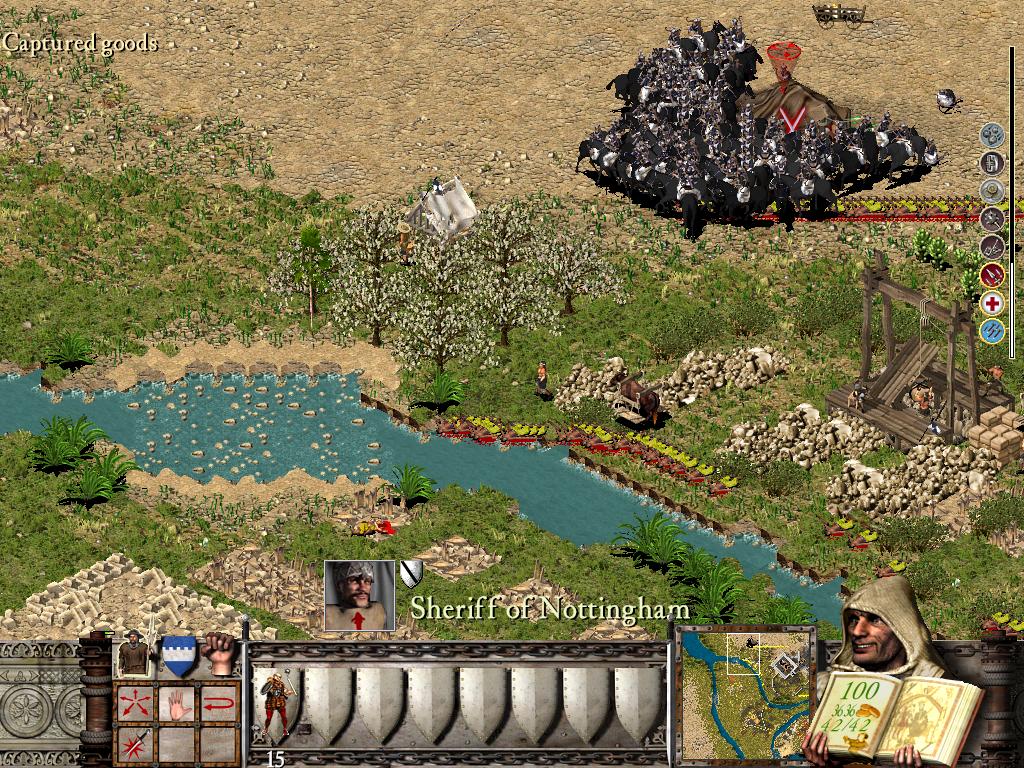Choose the blue arrows volley icon
Screen dimensions: 1024x768
click(x=992, y=331)
